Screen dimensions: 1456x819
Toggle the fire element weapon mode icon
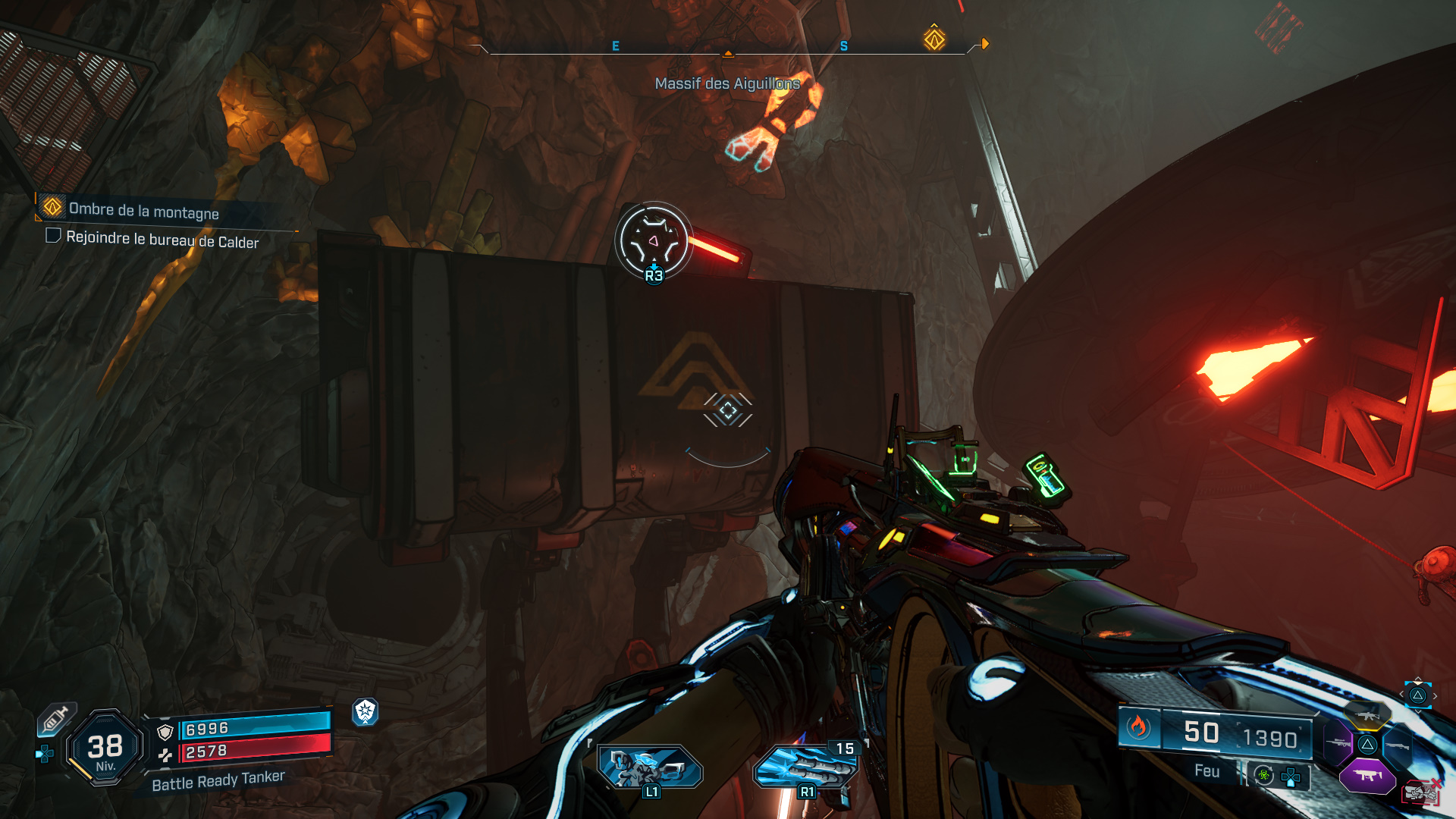pos(1137,727)
